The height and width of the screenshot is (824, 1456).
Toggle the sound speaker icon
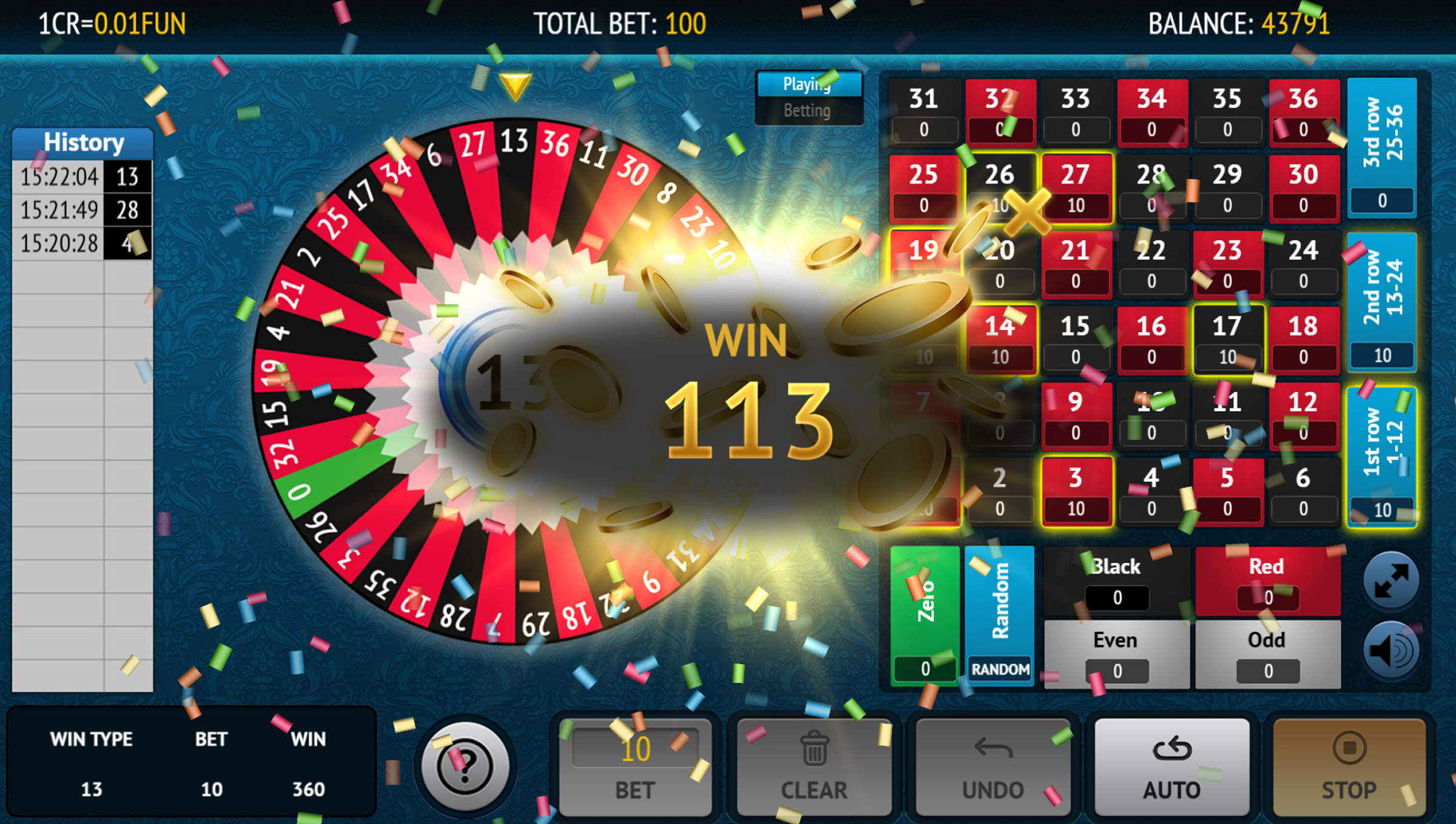click(1391, 651)
